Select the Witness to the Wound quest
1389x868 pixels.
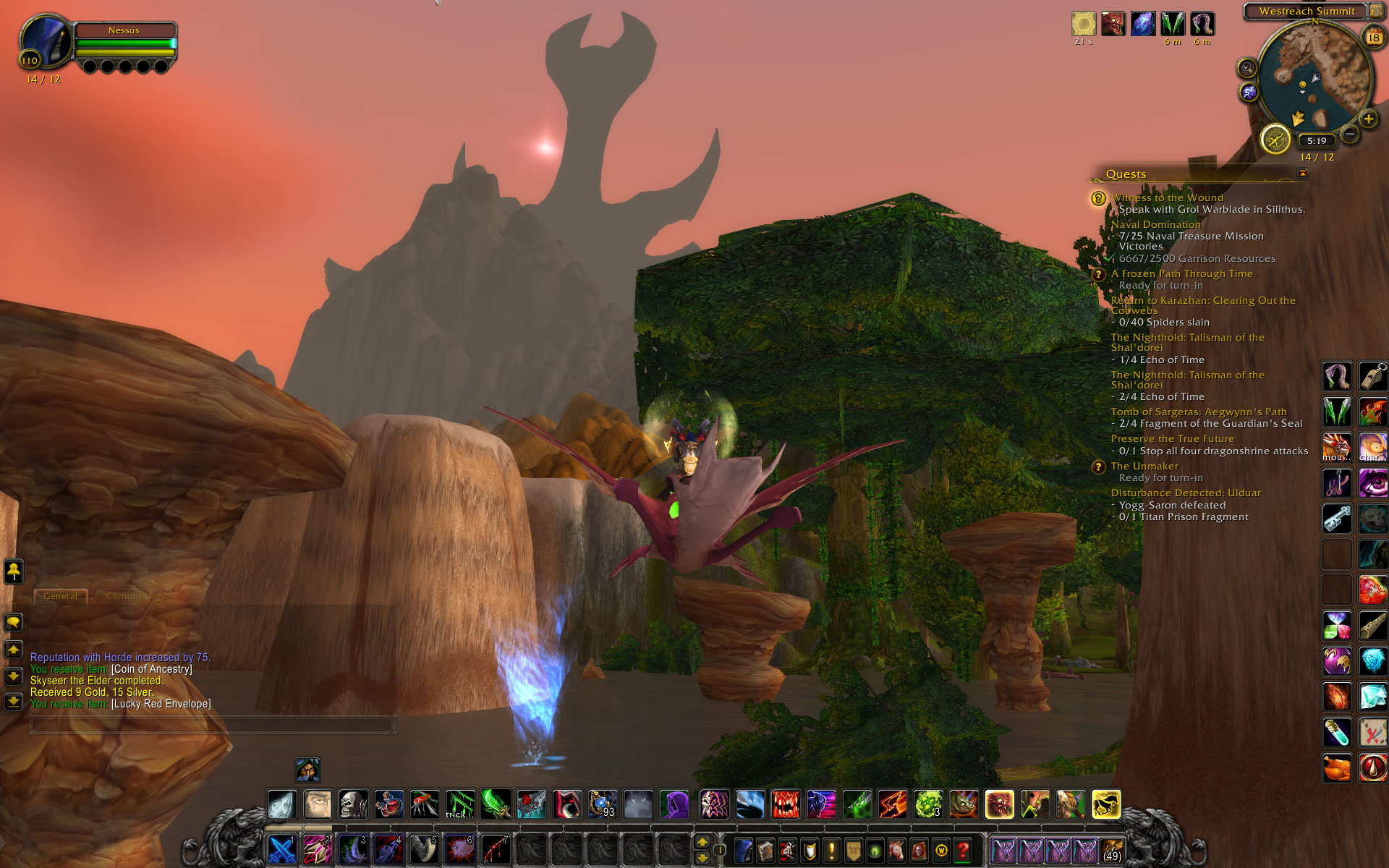tap(1167, 197)
